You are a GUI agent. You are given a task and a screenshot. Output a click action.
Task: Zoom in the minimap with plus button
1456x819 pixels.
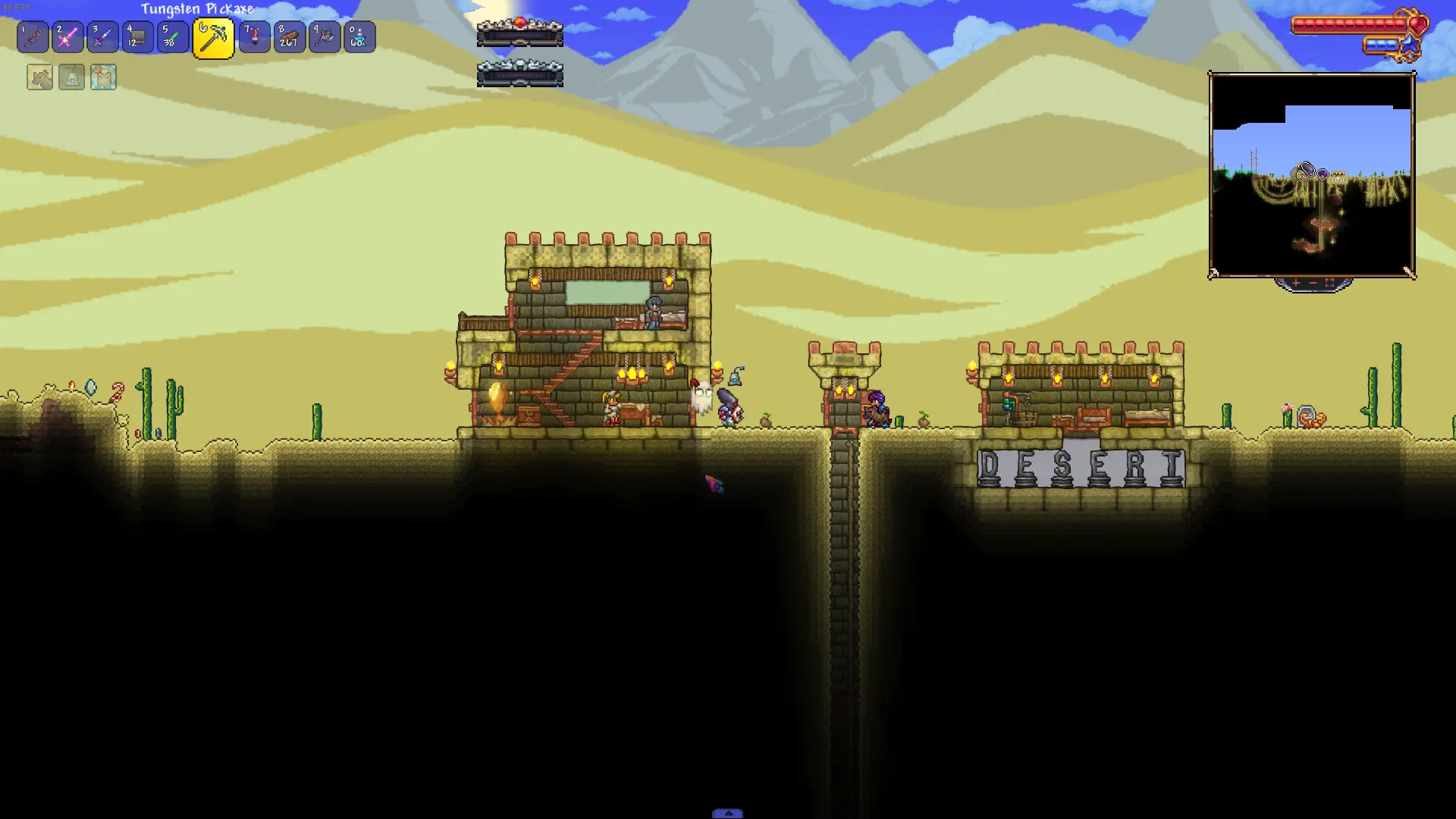1296,283
